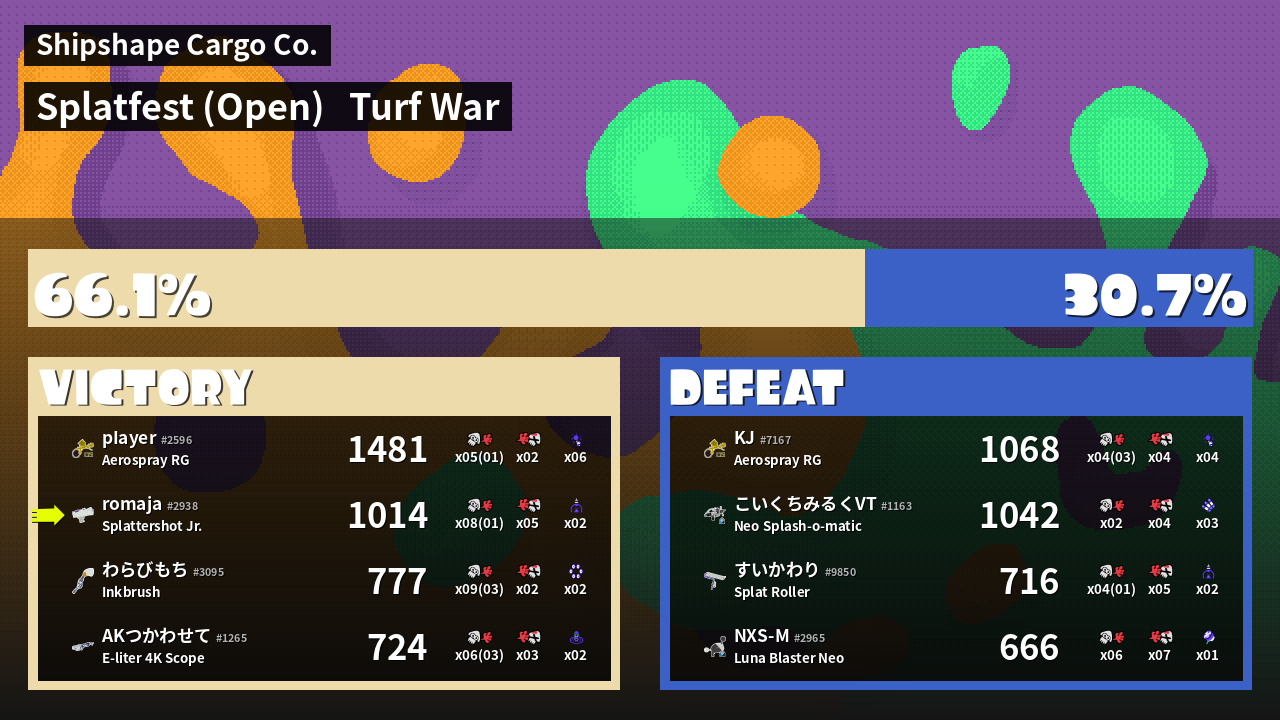The height and width of the screenshot is (720, 1280).
Task: Choose the わらびもち Inkbrush player row
Action: pos(324,581)
